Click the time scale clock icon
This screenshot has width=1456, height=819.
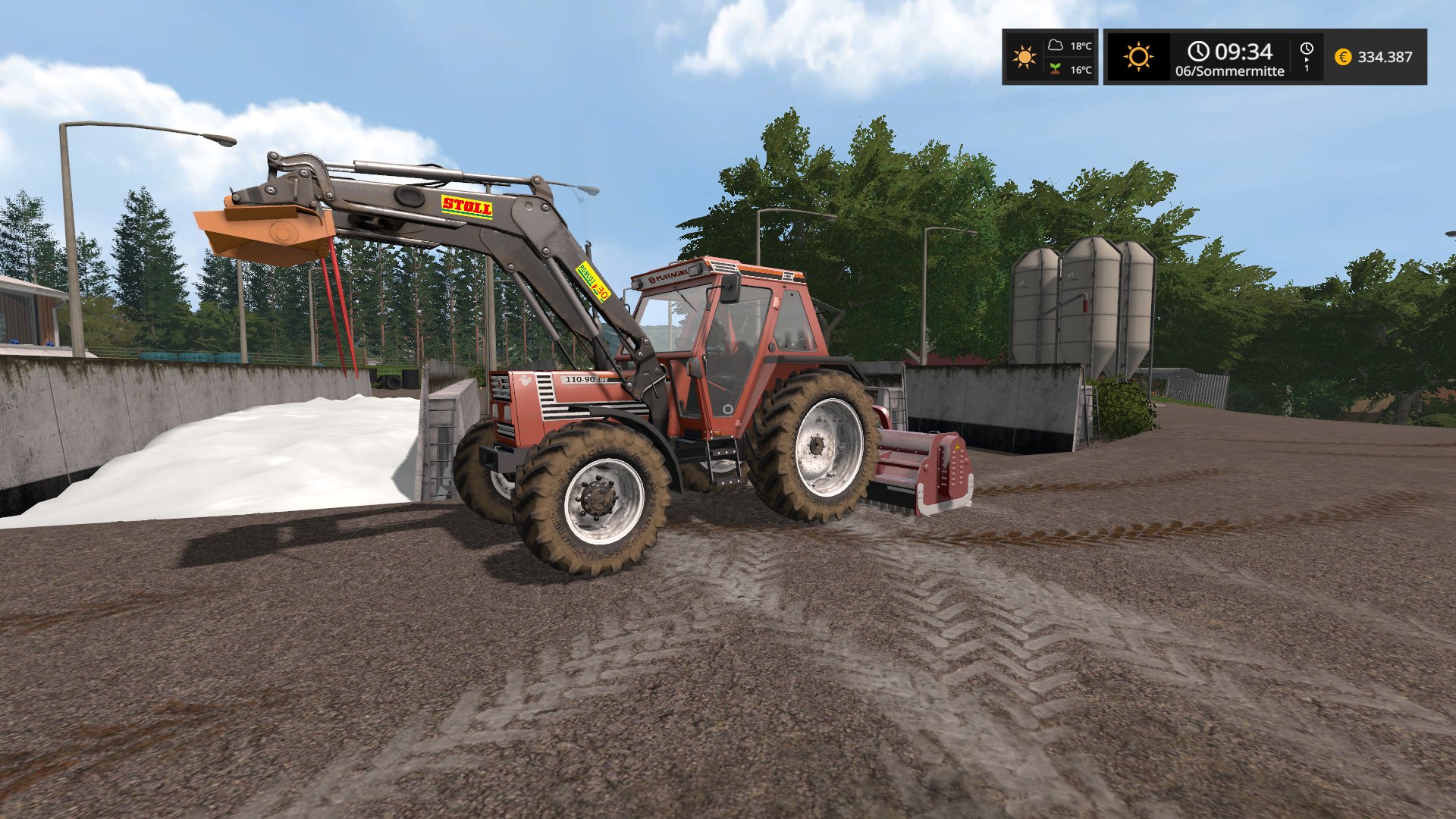[x=1307, y=49]
